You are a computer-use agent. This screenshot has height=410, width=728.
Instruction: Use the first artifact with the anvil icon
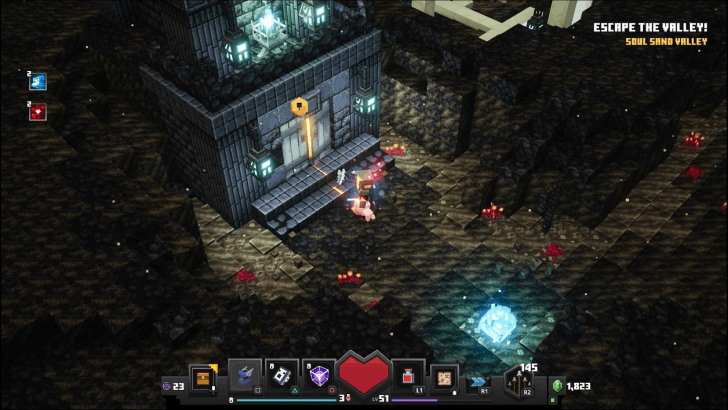click(245, 375)
